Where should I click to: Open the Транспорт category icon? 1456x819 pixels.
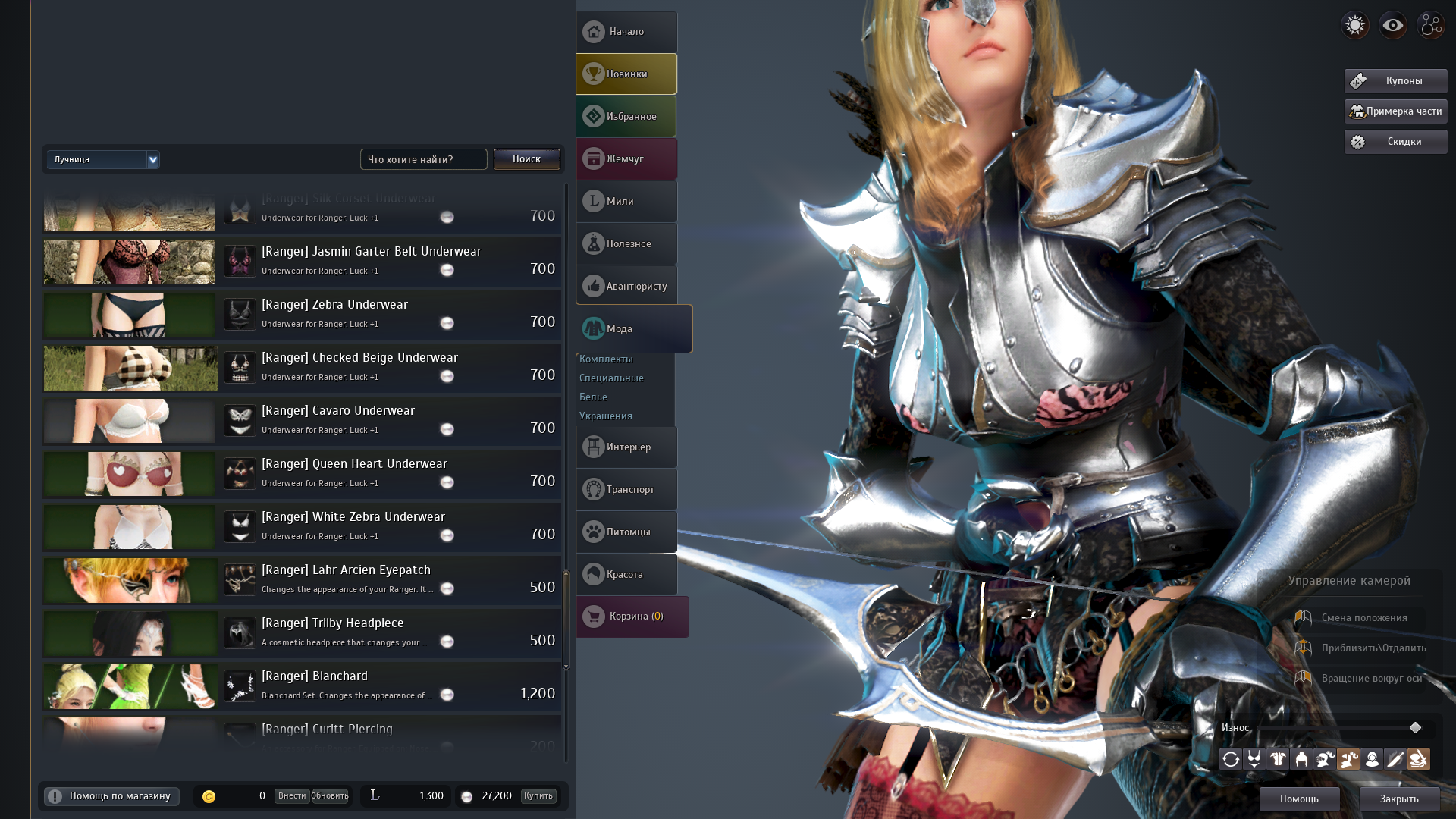593,489
